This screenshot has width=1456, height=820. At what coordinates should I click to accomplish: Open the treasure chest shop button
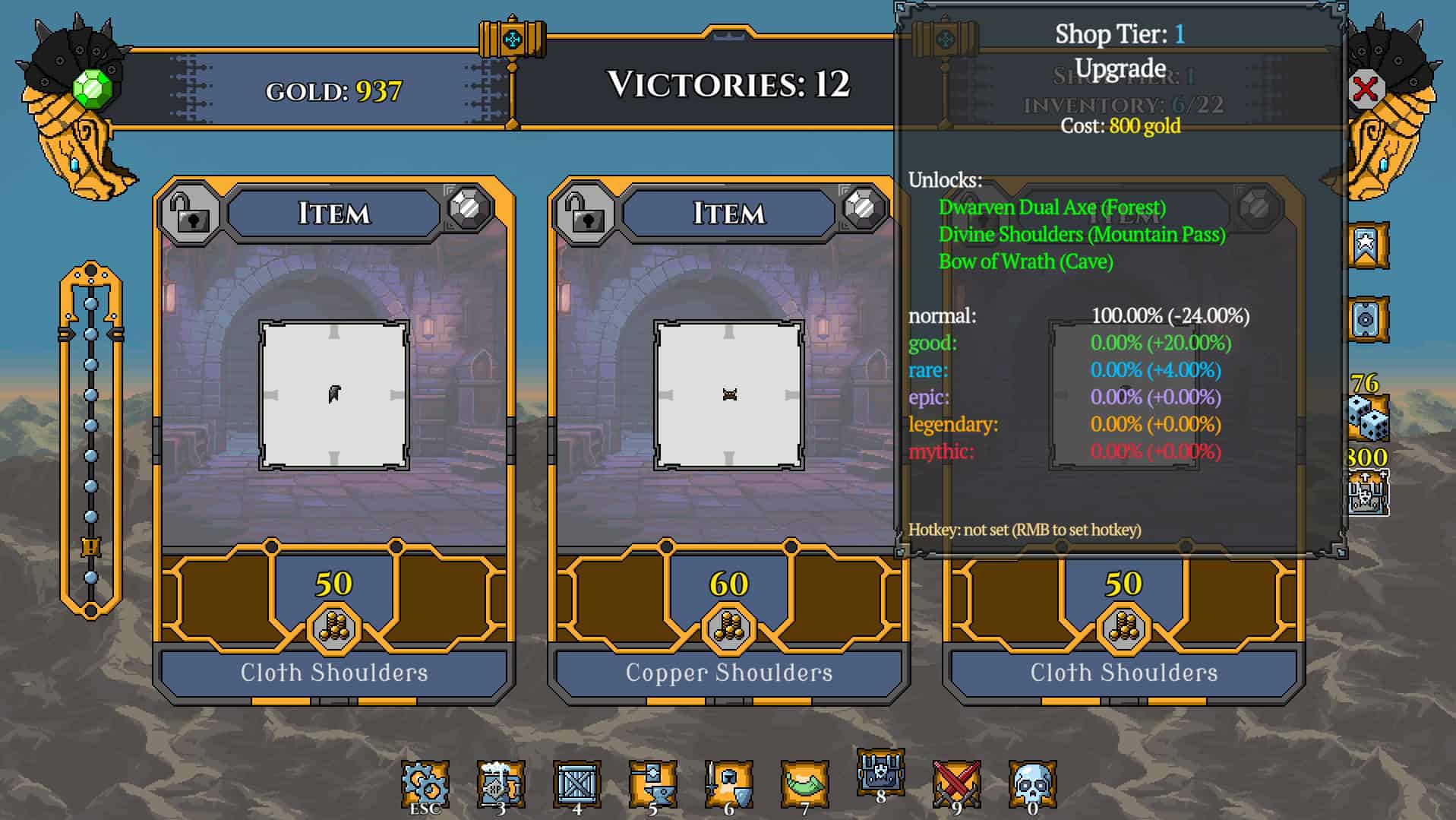pyautogui.click(x=880, y=771)
